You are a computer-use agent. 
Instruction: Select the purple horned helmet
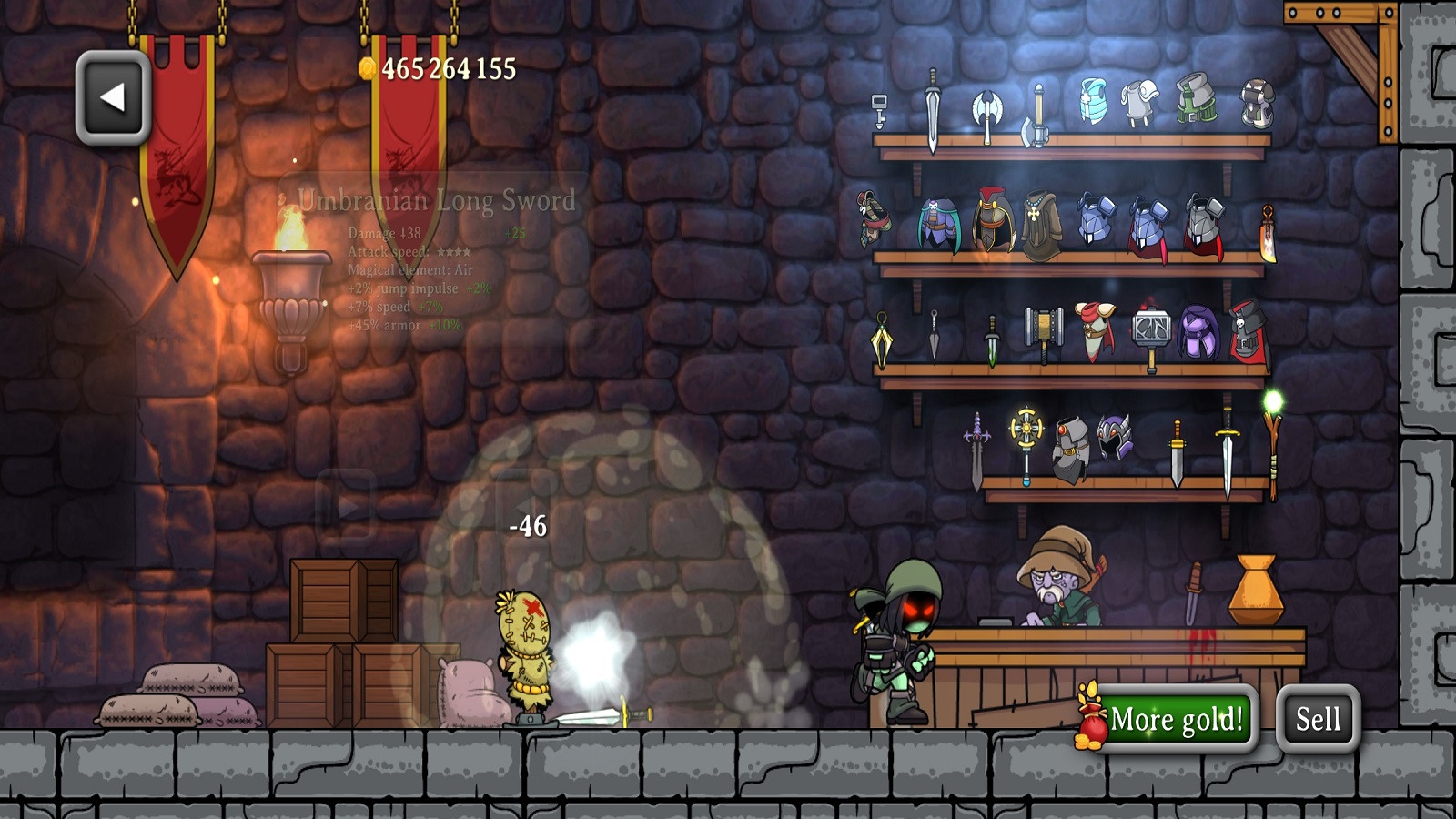point(1114,439)
